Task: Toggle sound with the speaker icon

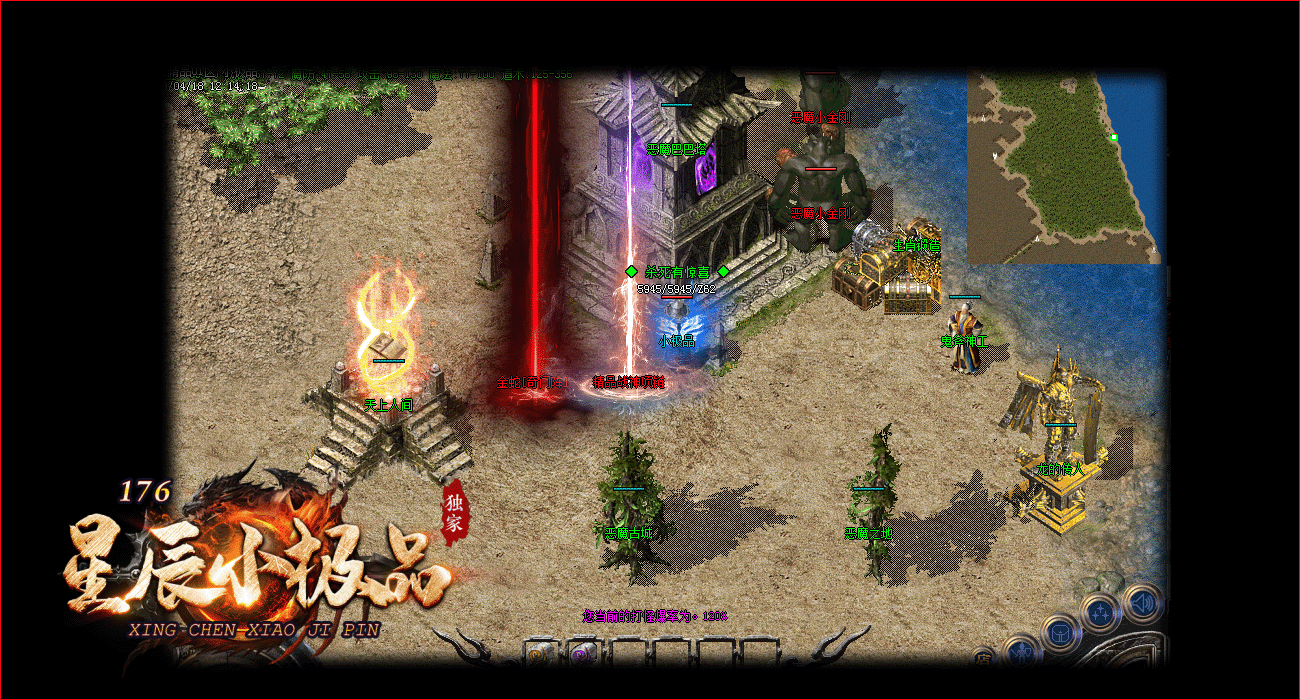Action: coord(1140,602)
